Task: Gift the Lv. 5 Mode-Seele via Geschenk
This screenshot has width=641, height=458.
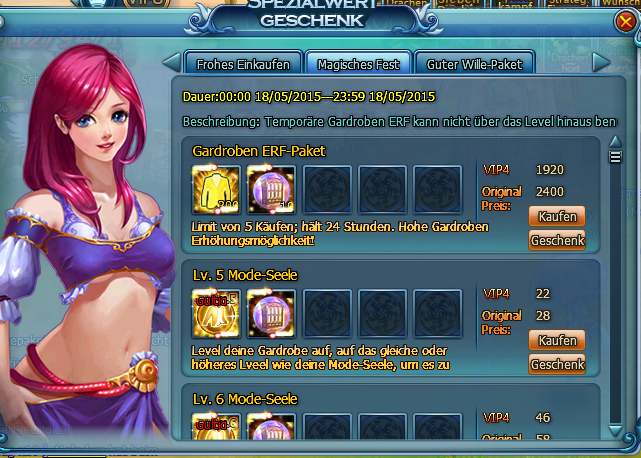Action: pos(556,364)
